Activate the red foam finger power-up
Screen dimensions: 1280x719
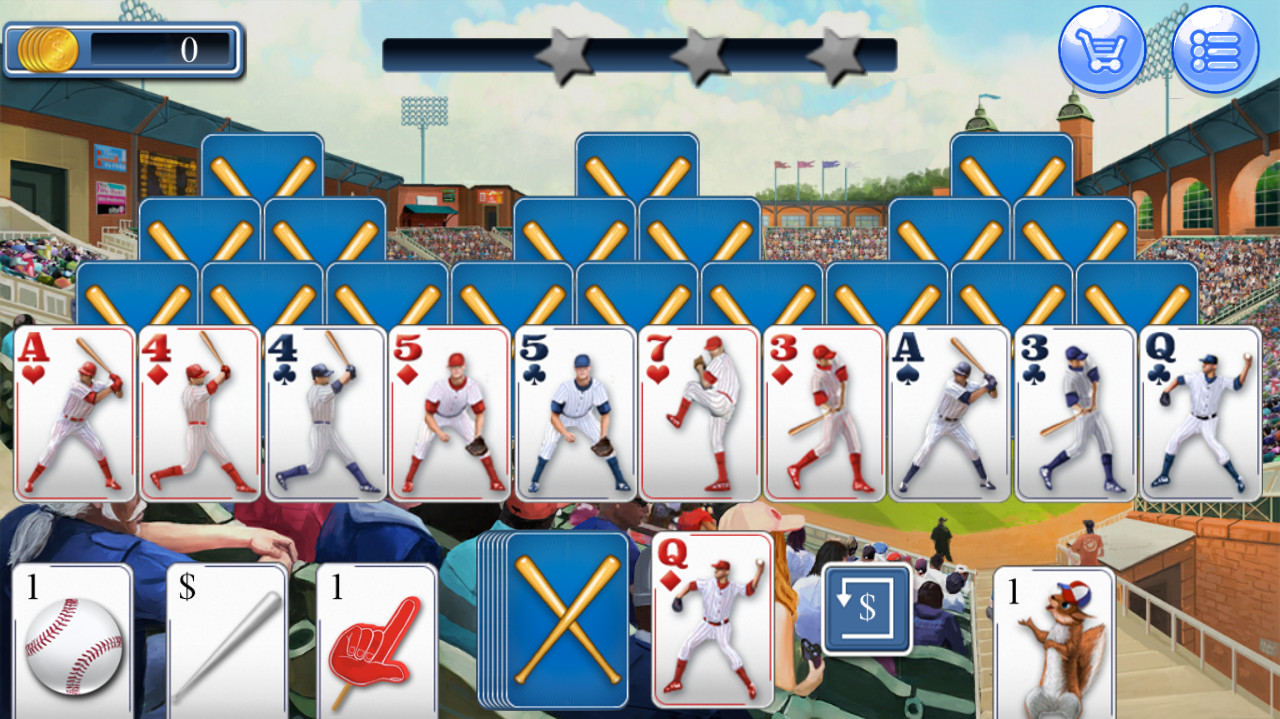377,640
